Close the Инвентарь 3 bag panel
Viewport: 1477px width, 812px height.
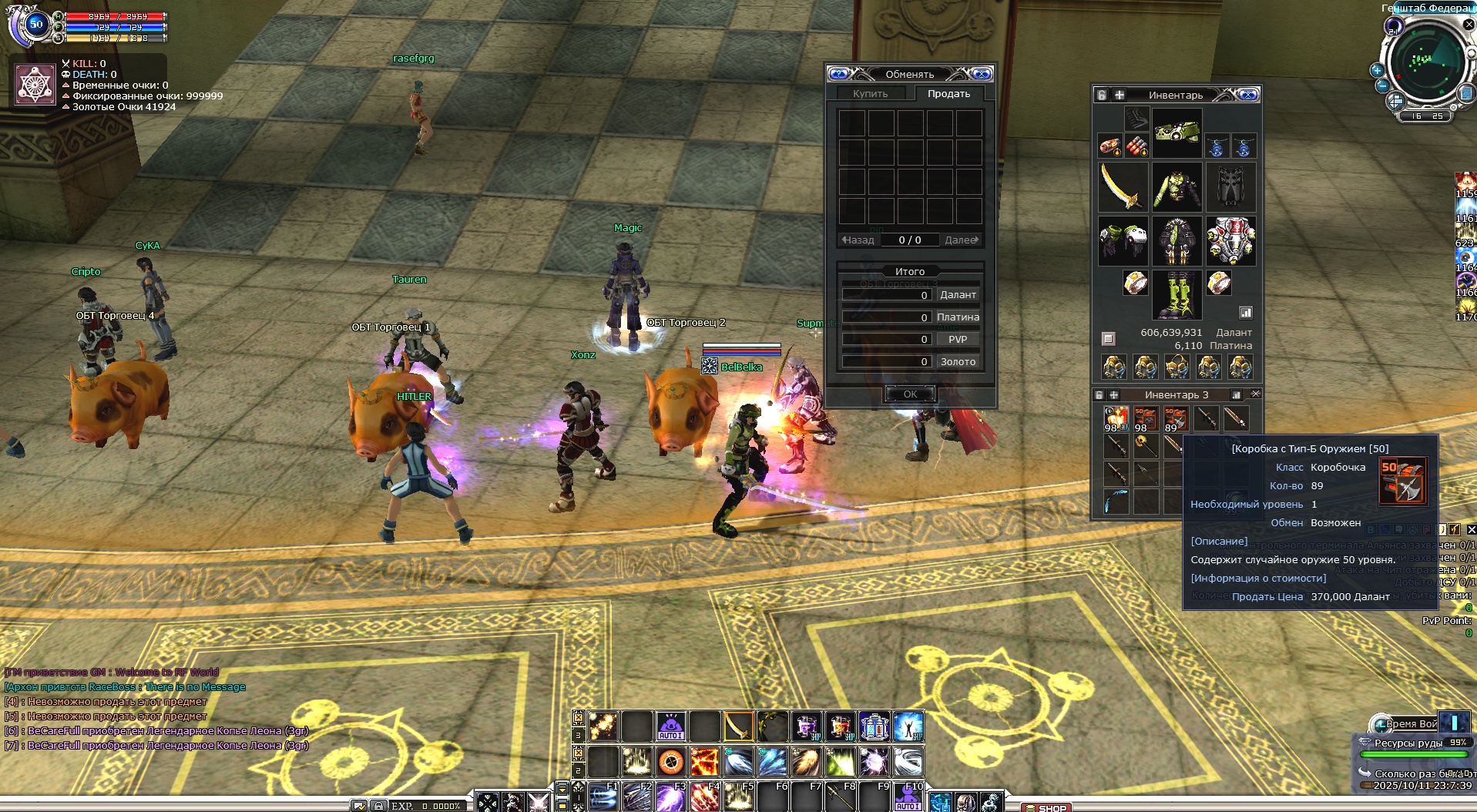coord(1255,394)
